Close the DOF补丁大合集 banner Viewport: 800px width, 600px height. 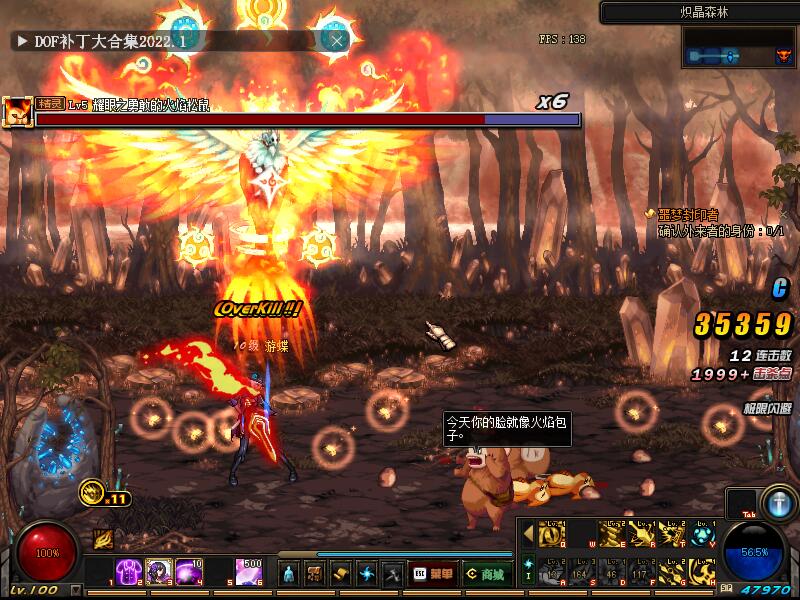(x=338, y=40)
